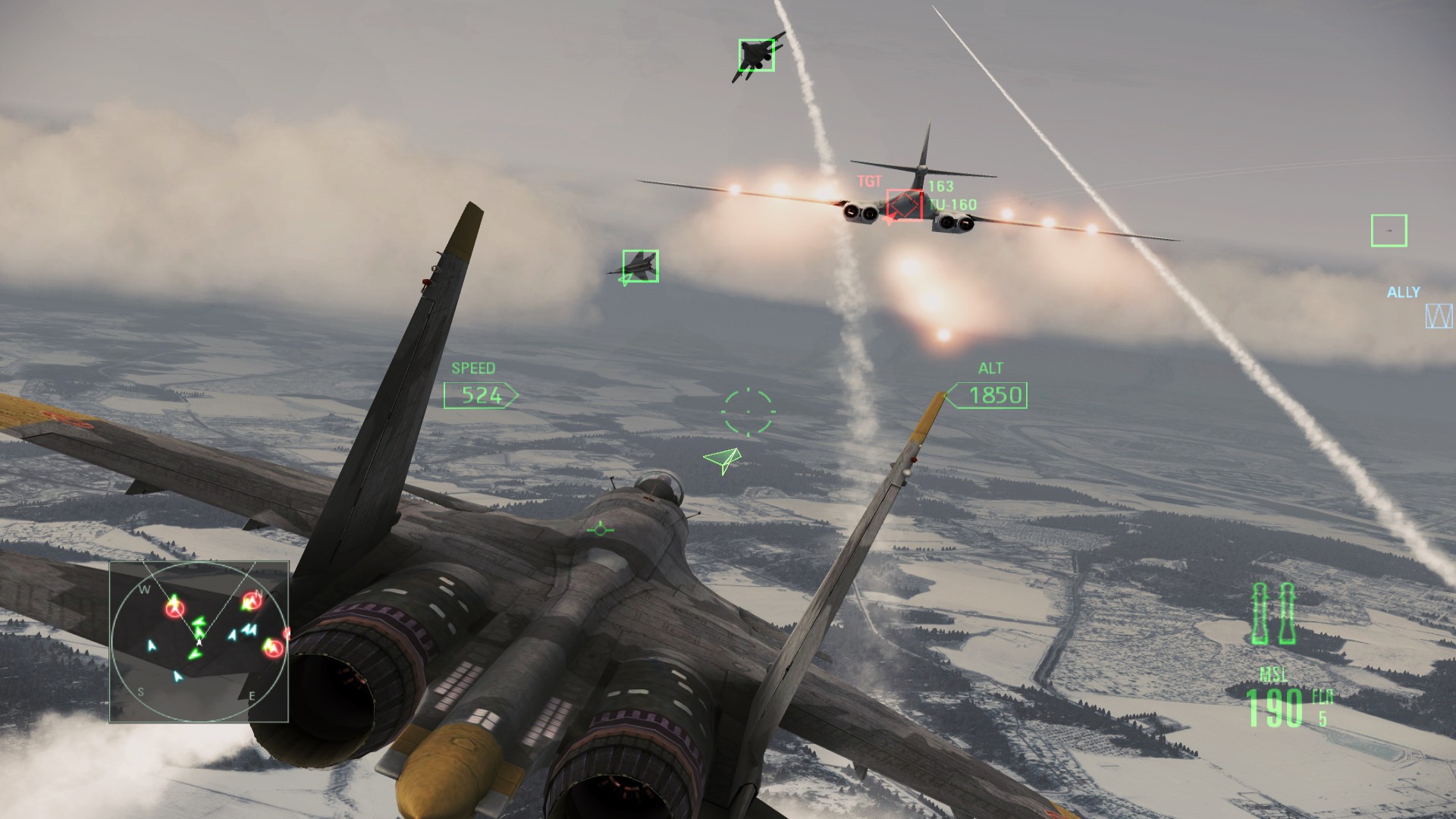The image size is (1456, 819).
Task: Select the MiG target box top of screen
Action: [756, 54]
